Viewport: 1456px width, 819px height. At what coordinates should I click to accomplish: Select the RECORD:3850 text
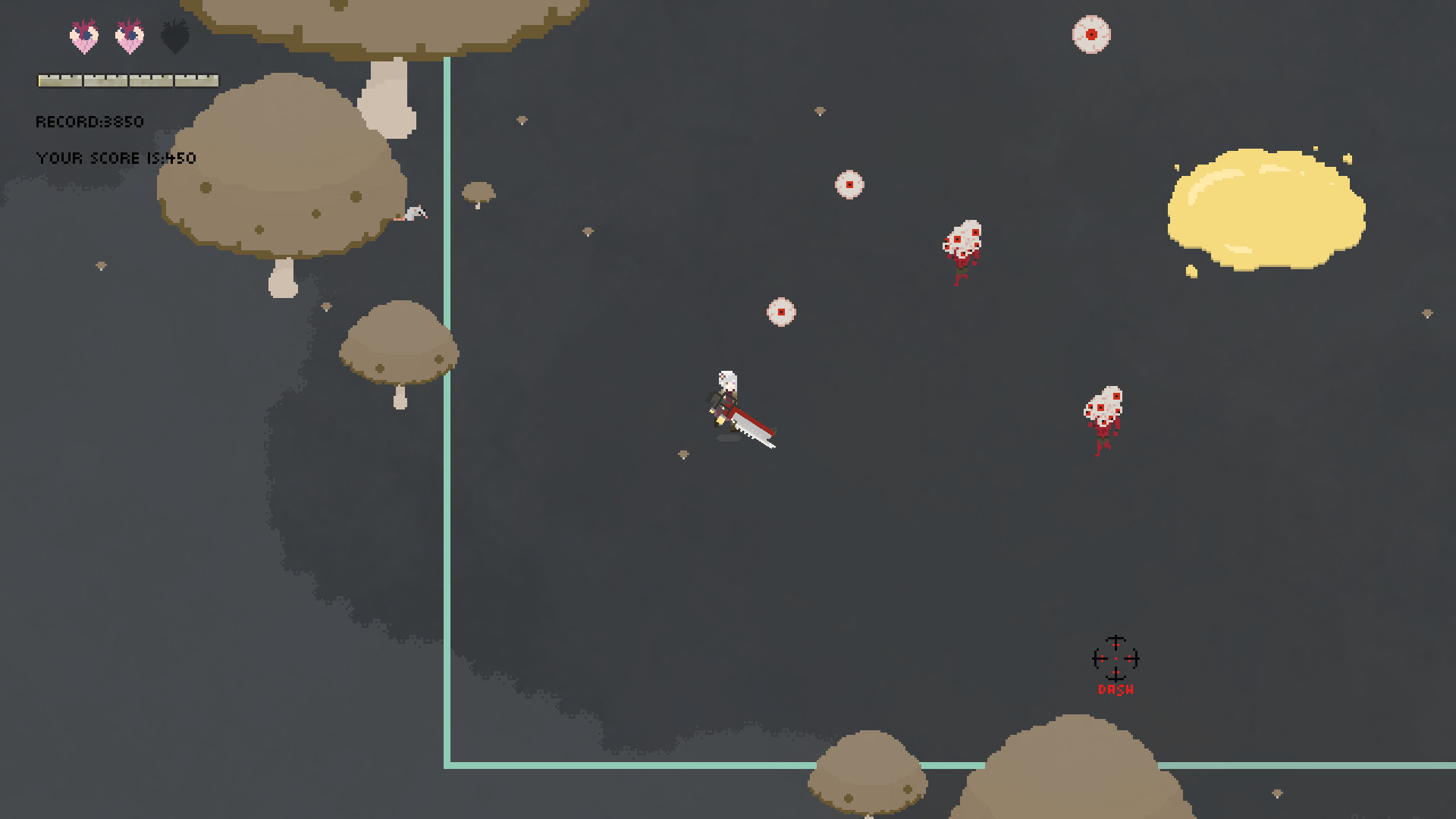[x=89, y=121]
